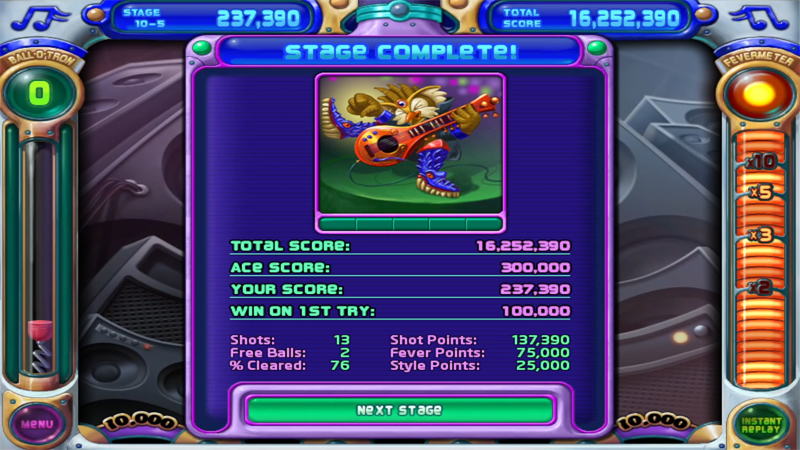Watch the Instant Replay

761,424
